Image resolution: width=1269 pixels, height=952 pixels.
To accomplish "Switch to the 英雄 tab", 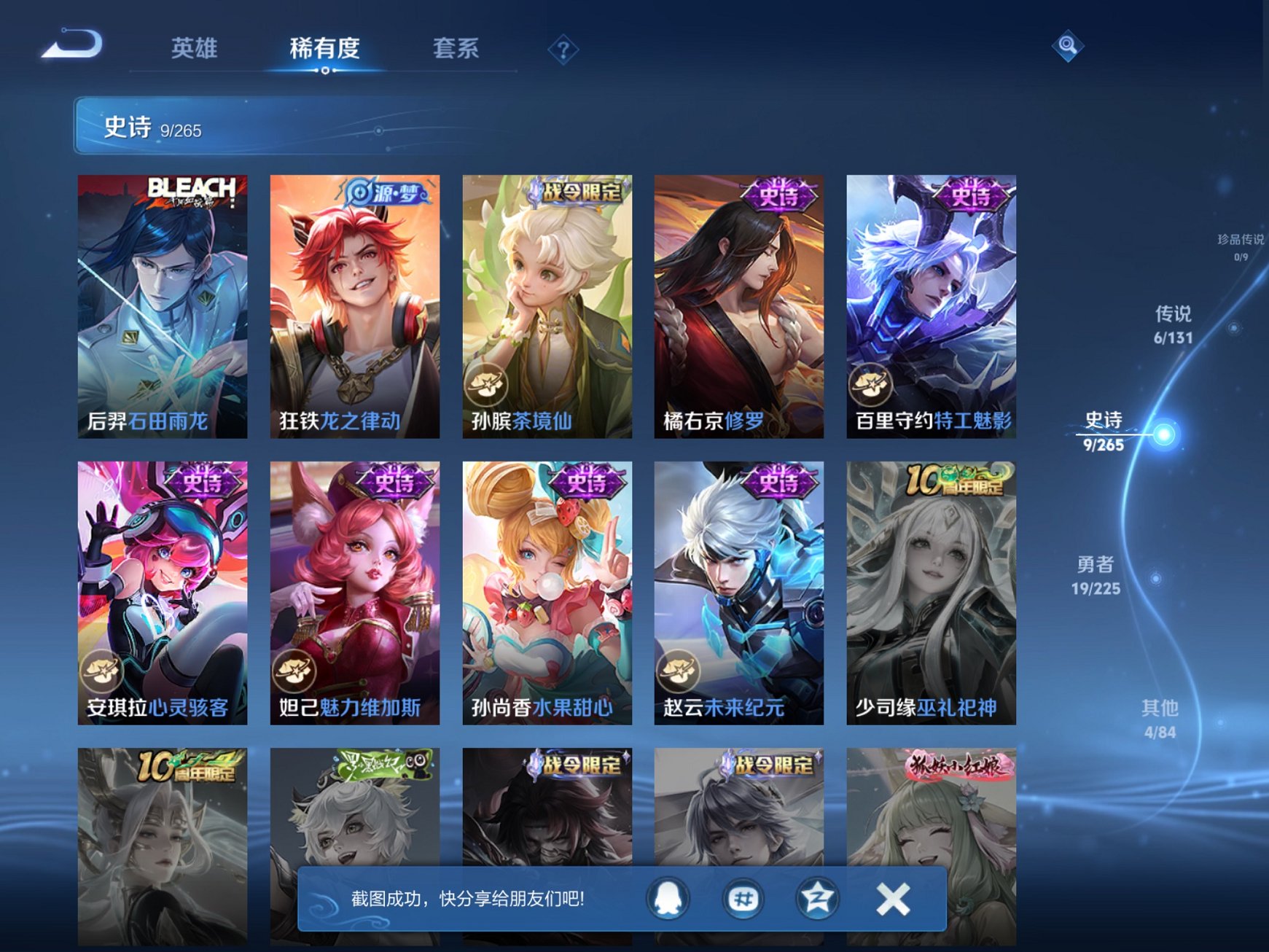I will click(x=195, y=48).
